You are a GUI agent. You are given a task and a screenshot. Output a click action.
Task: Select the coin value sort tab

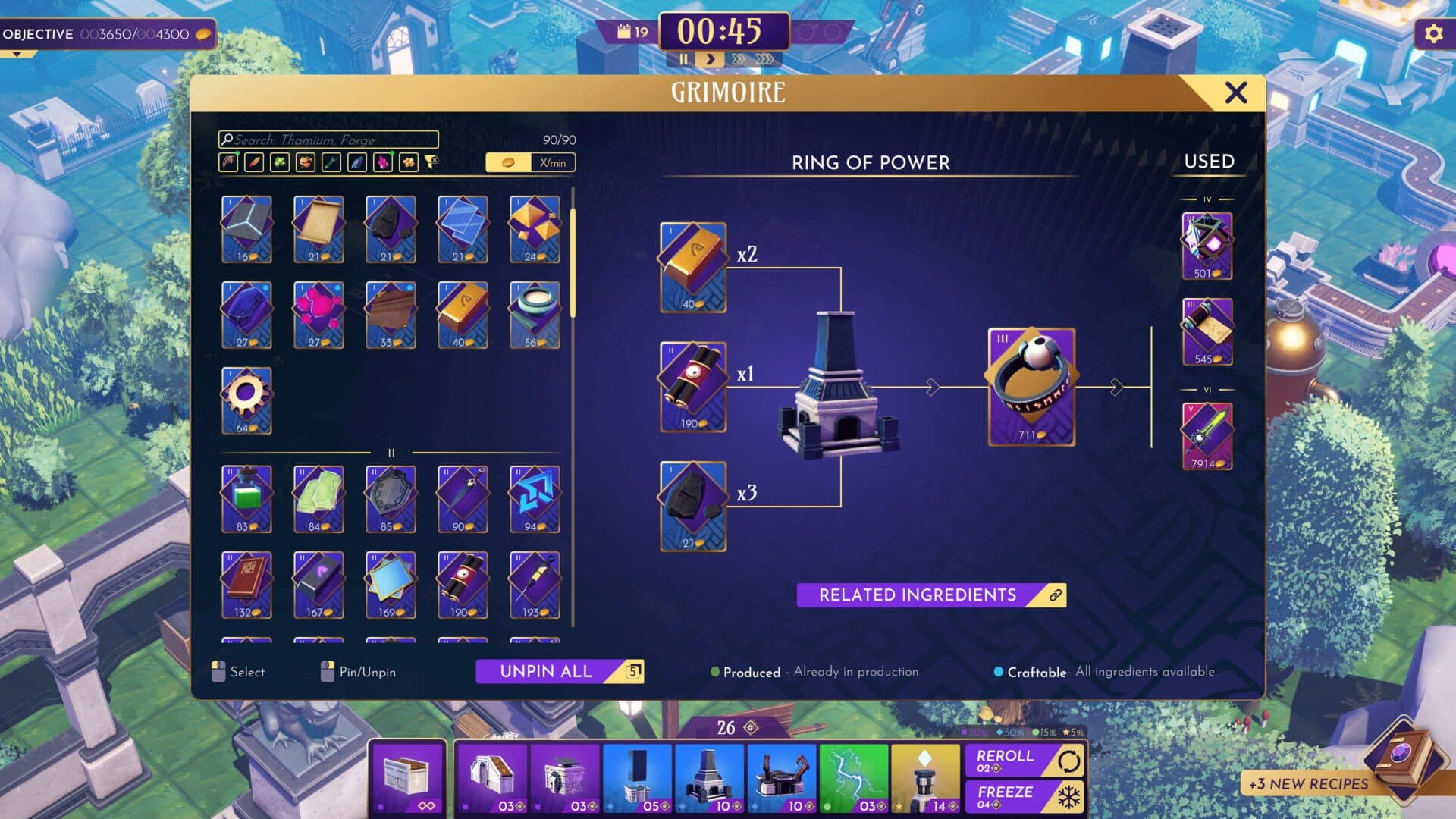coord(508,162)
